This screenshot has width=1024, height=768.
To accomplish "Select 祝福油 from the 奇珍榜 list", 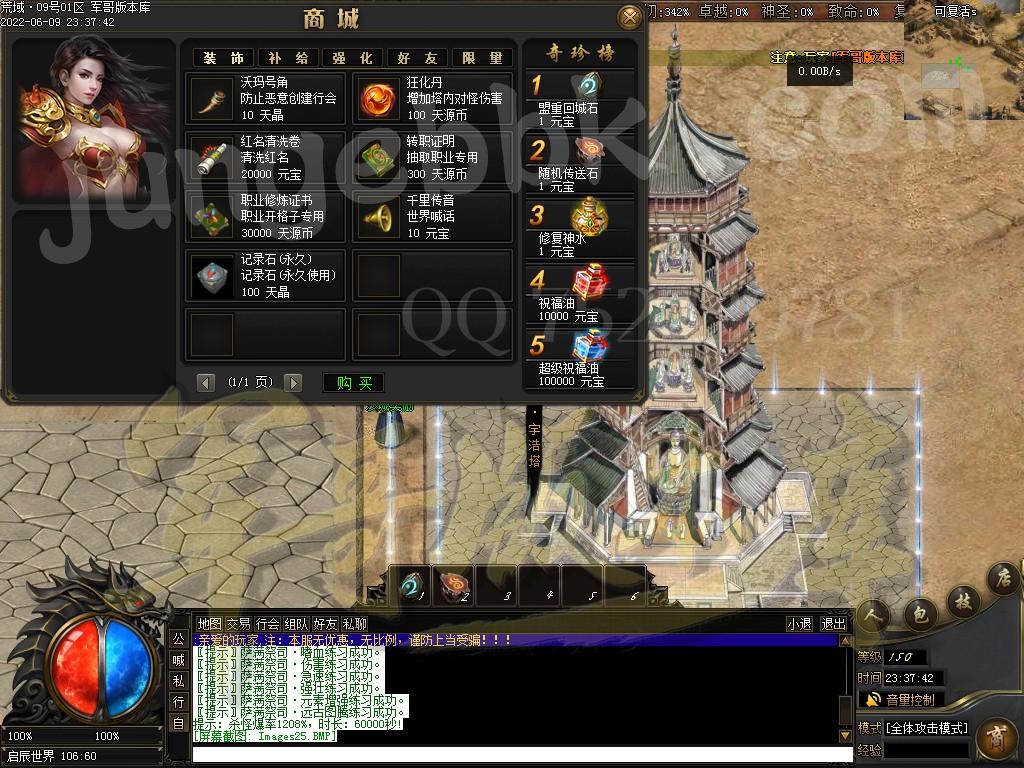I will (581, 292).
